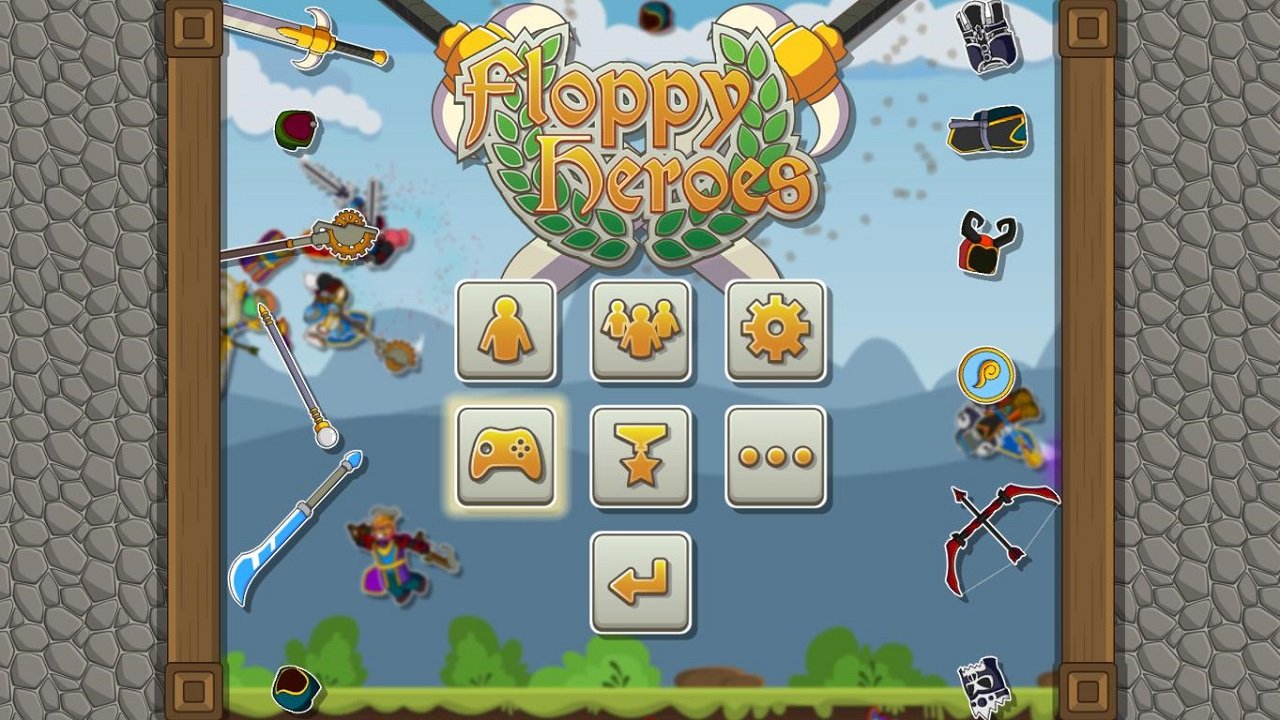Select the single player profile icon
This screenshot has height=720, width=1280.
click(x=506, y=331)
